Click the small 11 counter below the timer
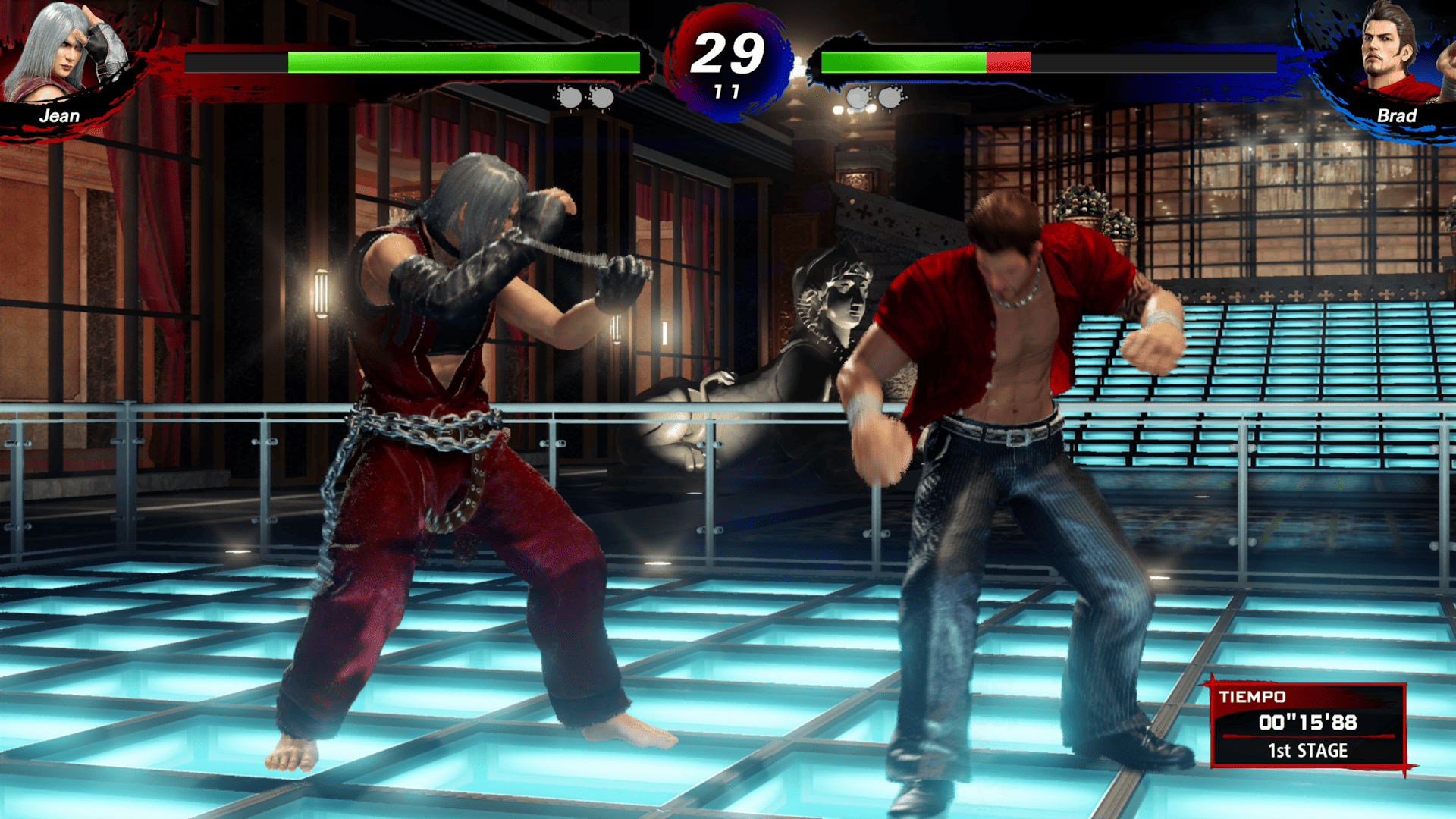1456x819 pixels. [726, 93]
